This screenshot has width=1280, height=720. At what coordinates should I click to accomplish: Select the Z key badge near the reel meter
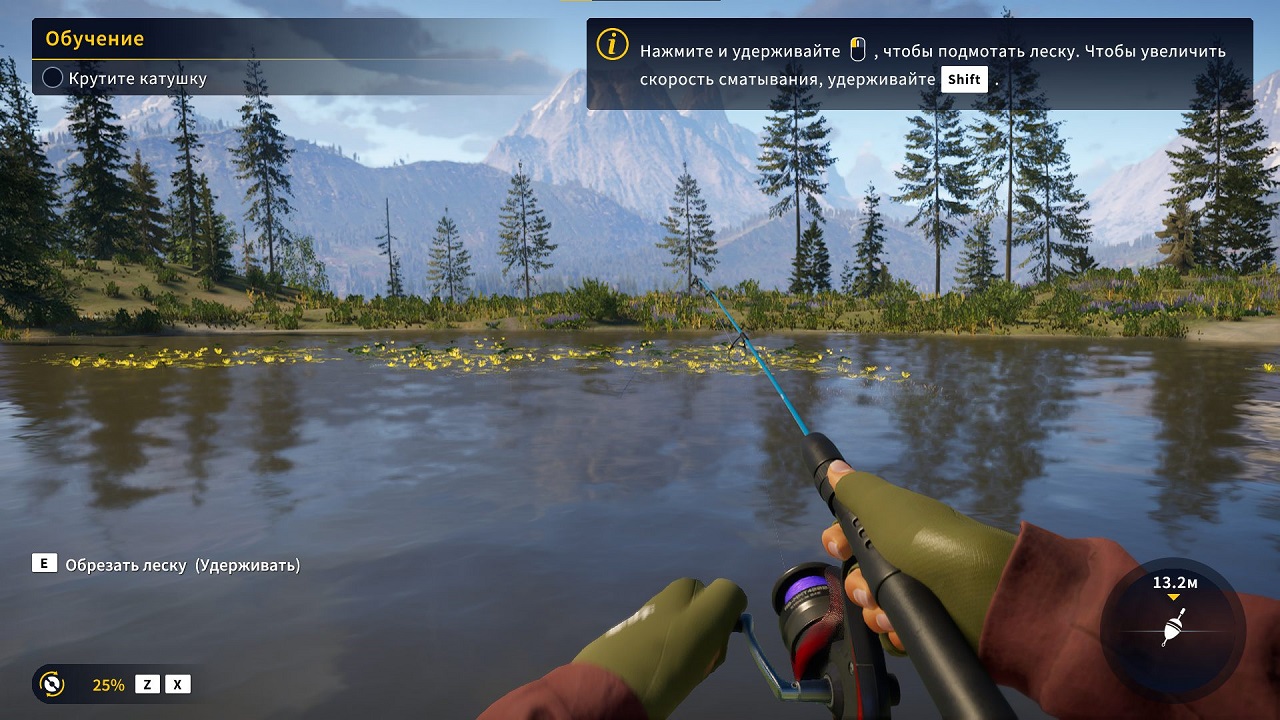pyautogui.click(x=147, y=685)
